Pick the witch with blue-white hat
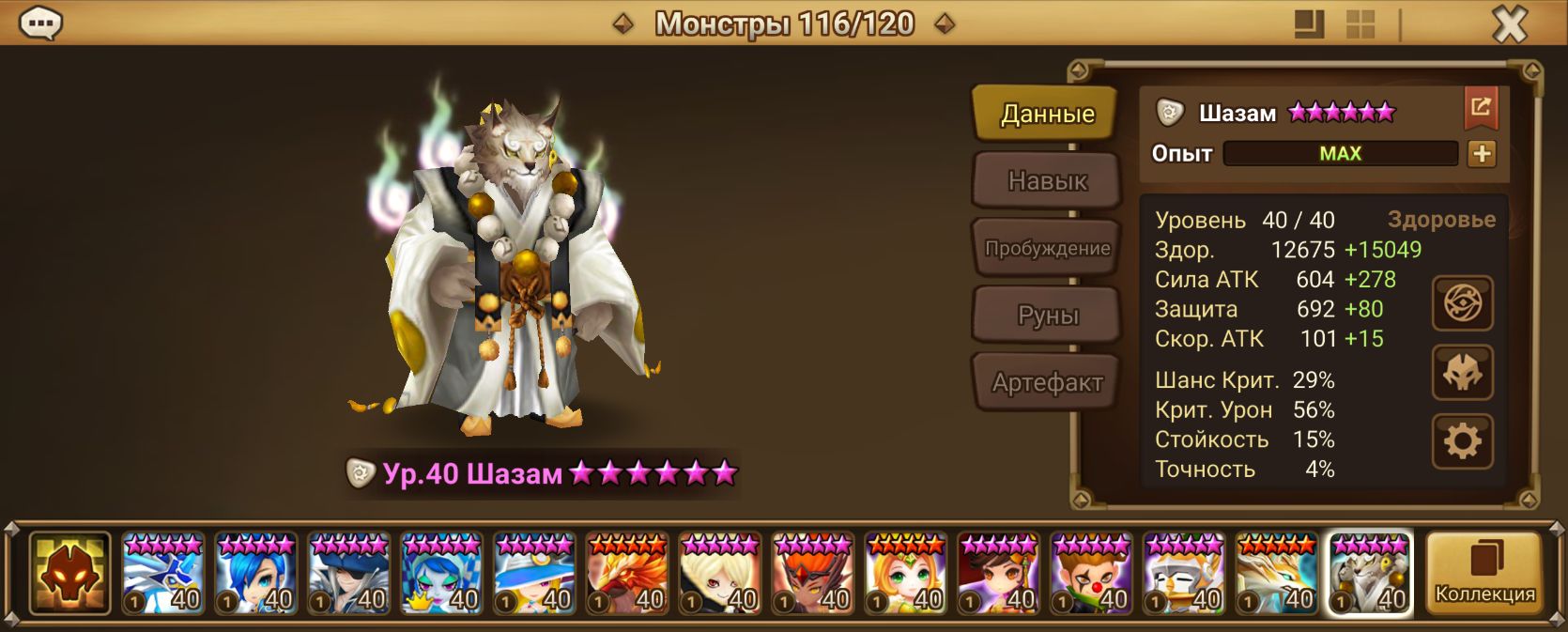The height and width of the screenshot is (632, 1568). (534, 573)
